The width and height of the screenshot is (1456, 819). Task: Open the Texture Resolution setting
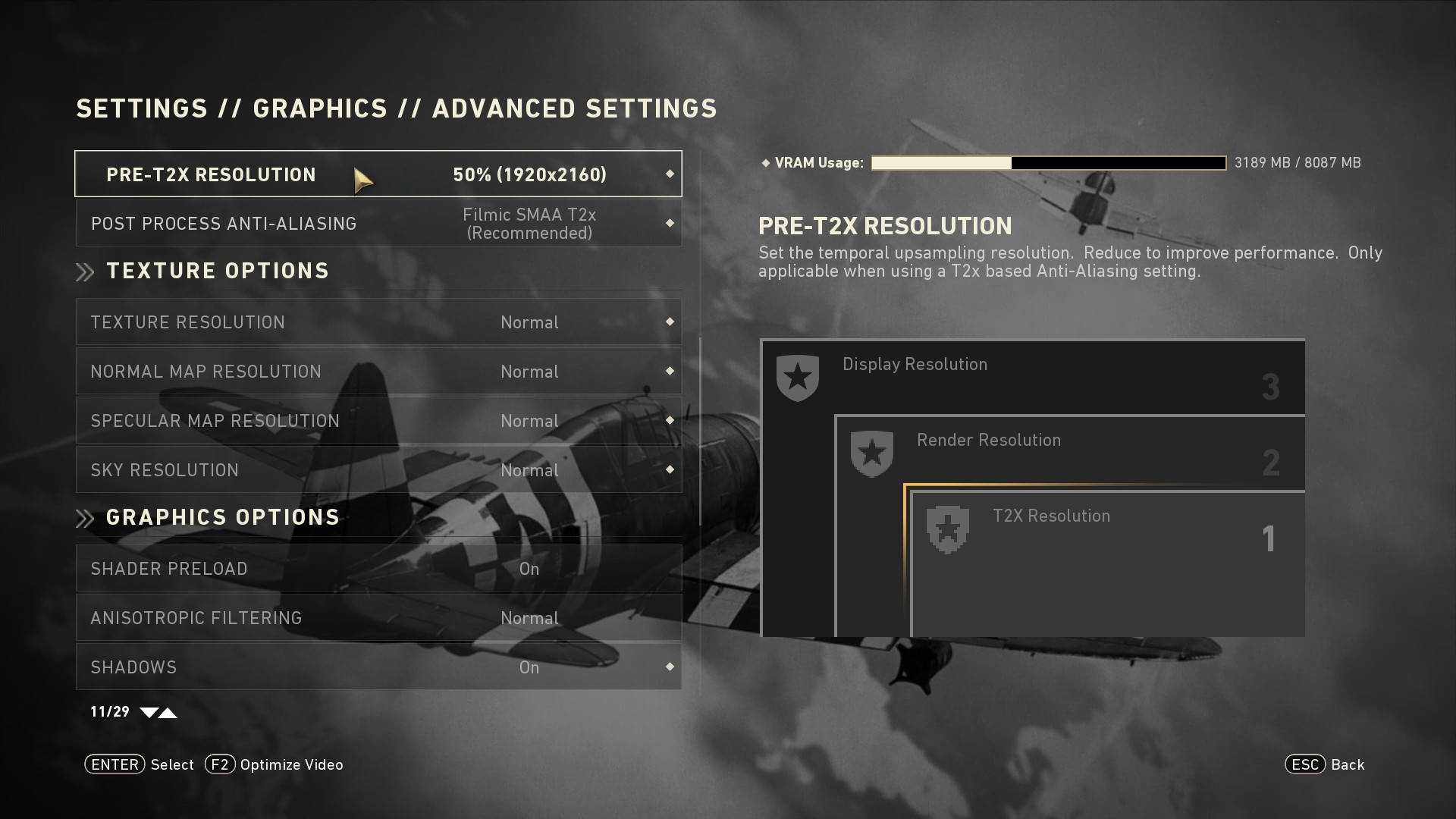pyautogui.click(x=378, y=322)
